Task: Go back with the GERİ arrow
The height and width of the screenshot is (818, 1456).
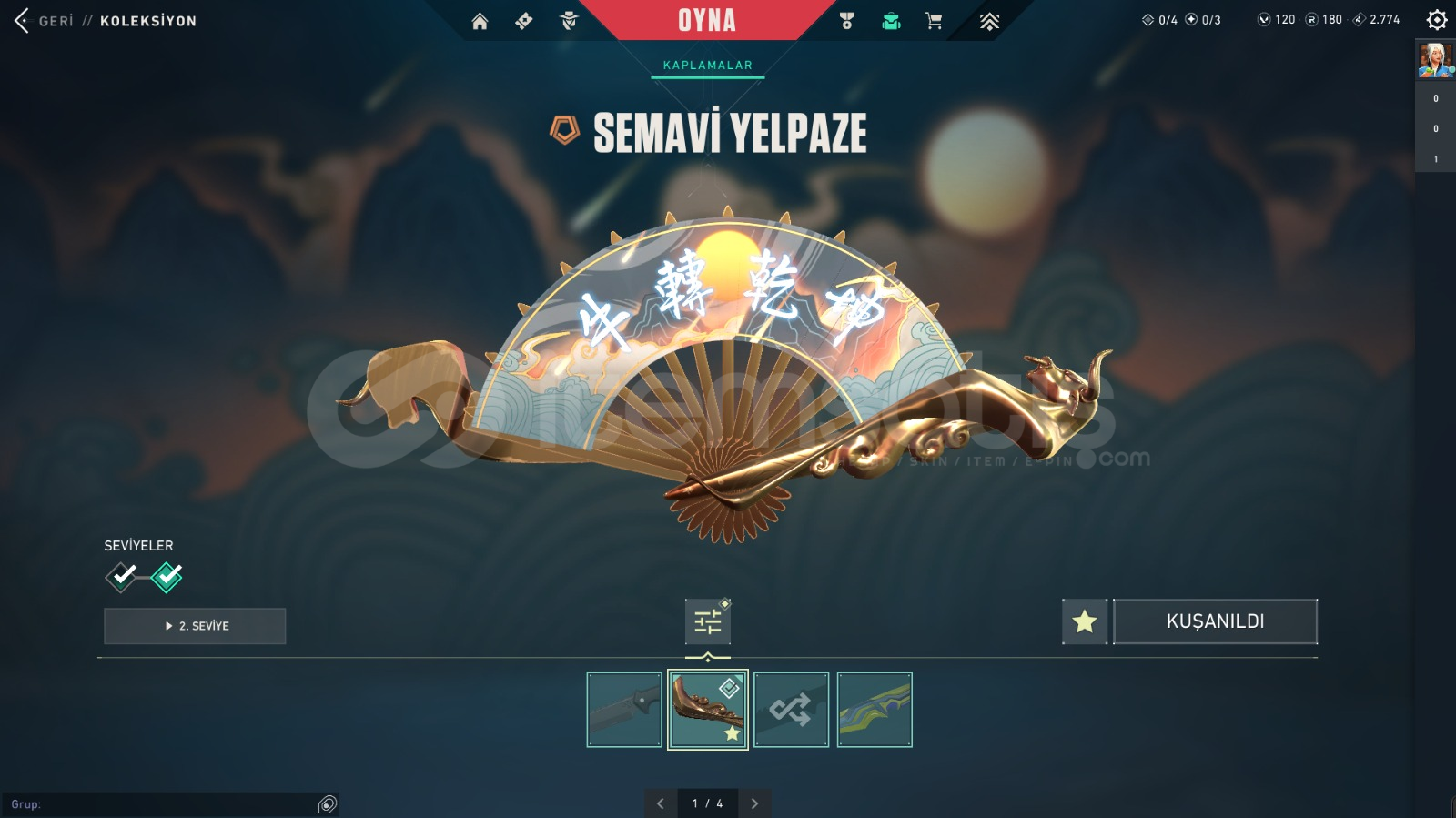Action: coord(22,20)
